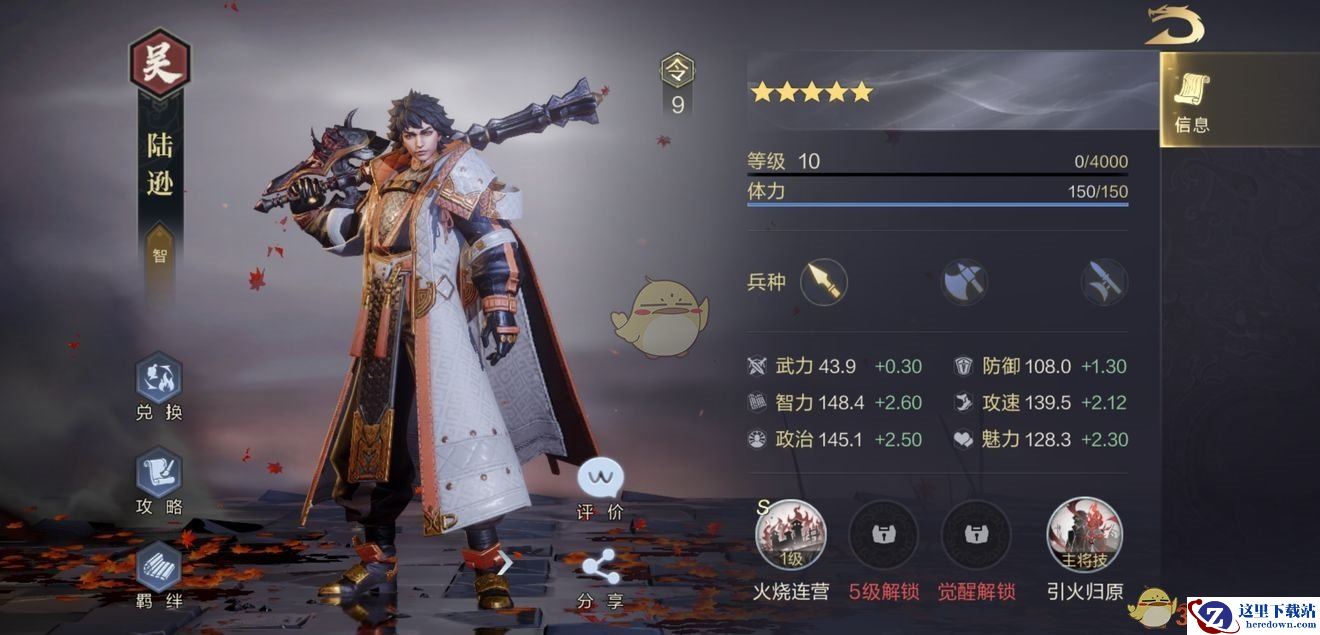The width and height of the screenshot is (1320, 635).
Task: Select the spear troop type icon
Action: [x=823, y=282]
